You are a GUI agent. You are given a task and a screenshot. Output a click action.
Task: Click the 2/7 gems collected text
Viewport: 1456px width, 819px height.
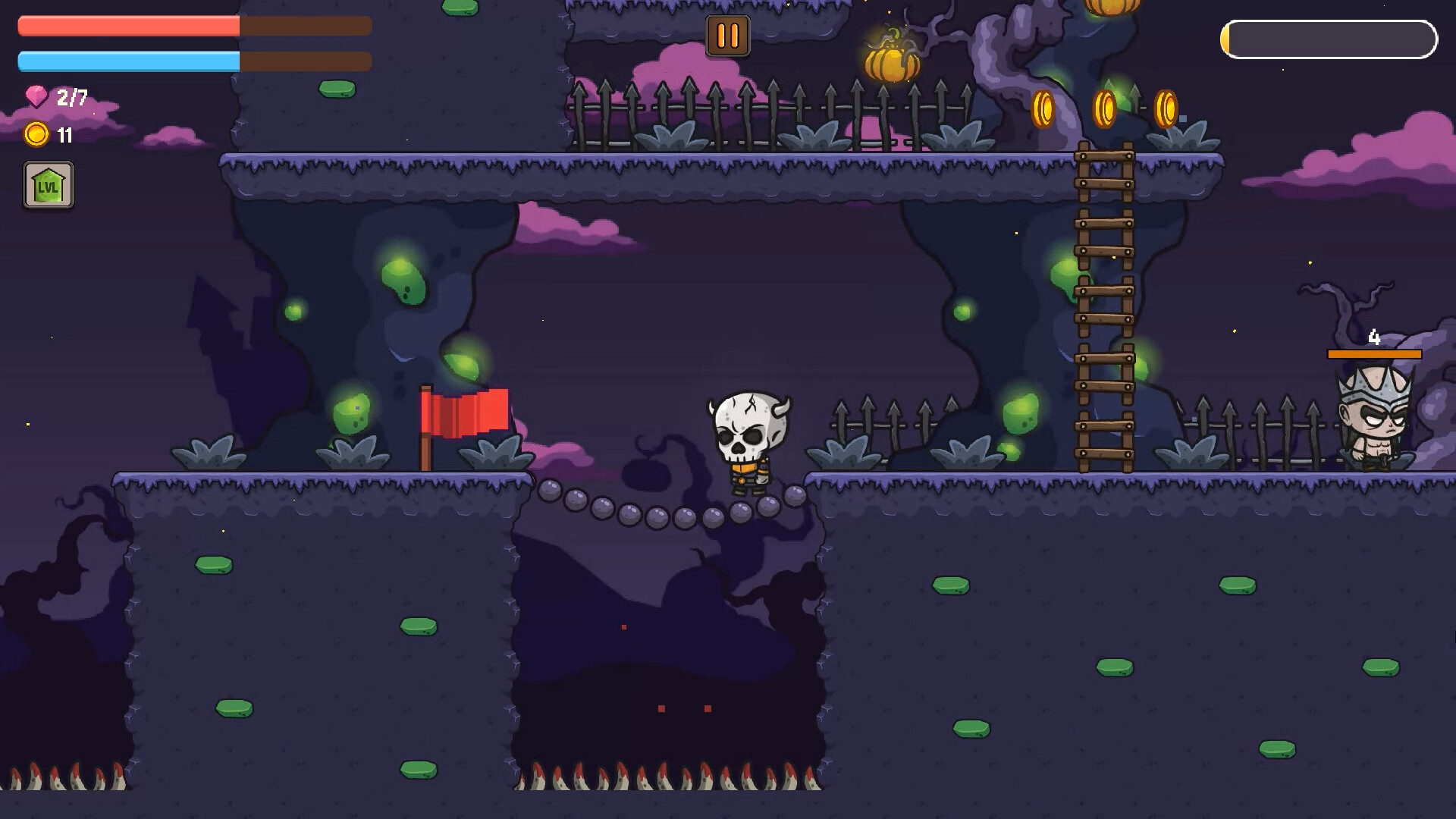[x=70, y=96]
